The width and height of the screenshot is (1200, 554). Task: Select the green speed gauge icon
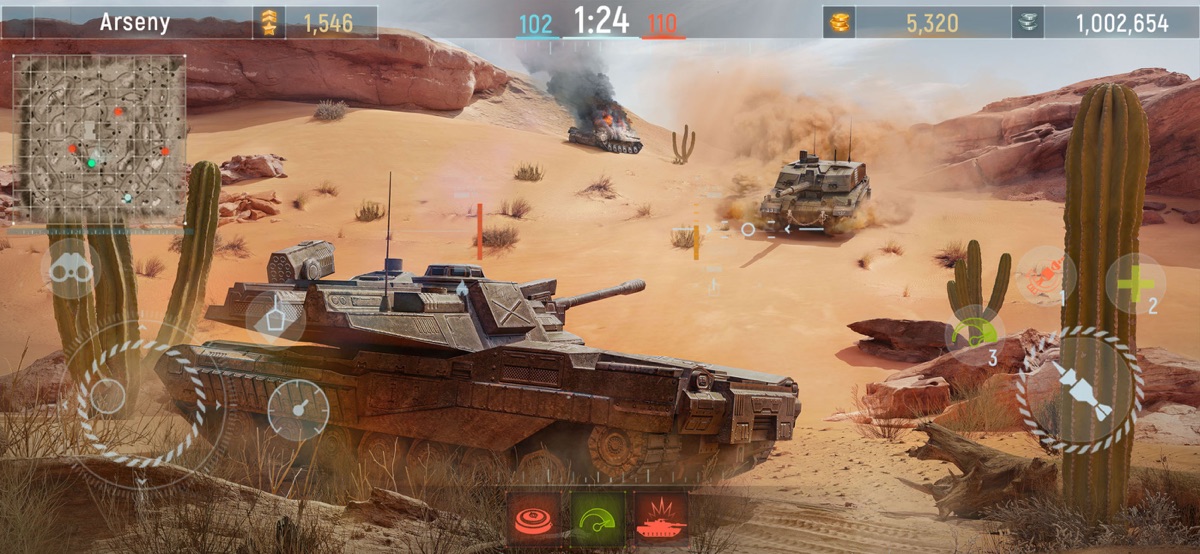(597, 518)
